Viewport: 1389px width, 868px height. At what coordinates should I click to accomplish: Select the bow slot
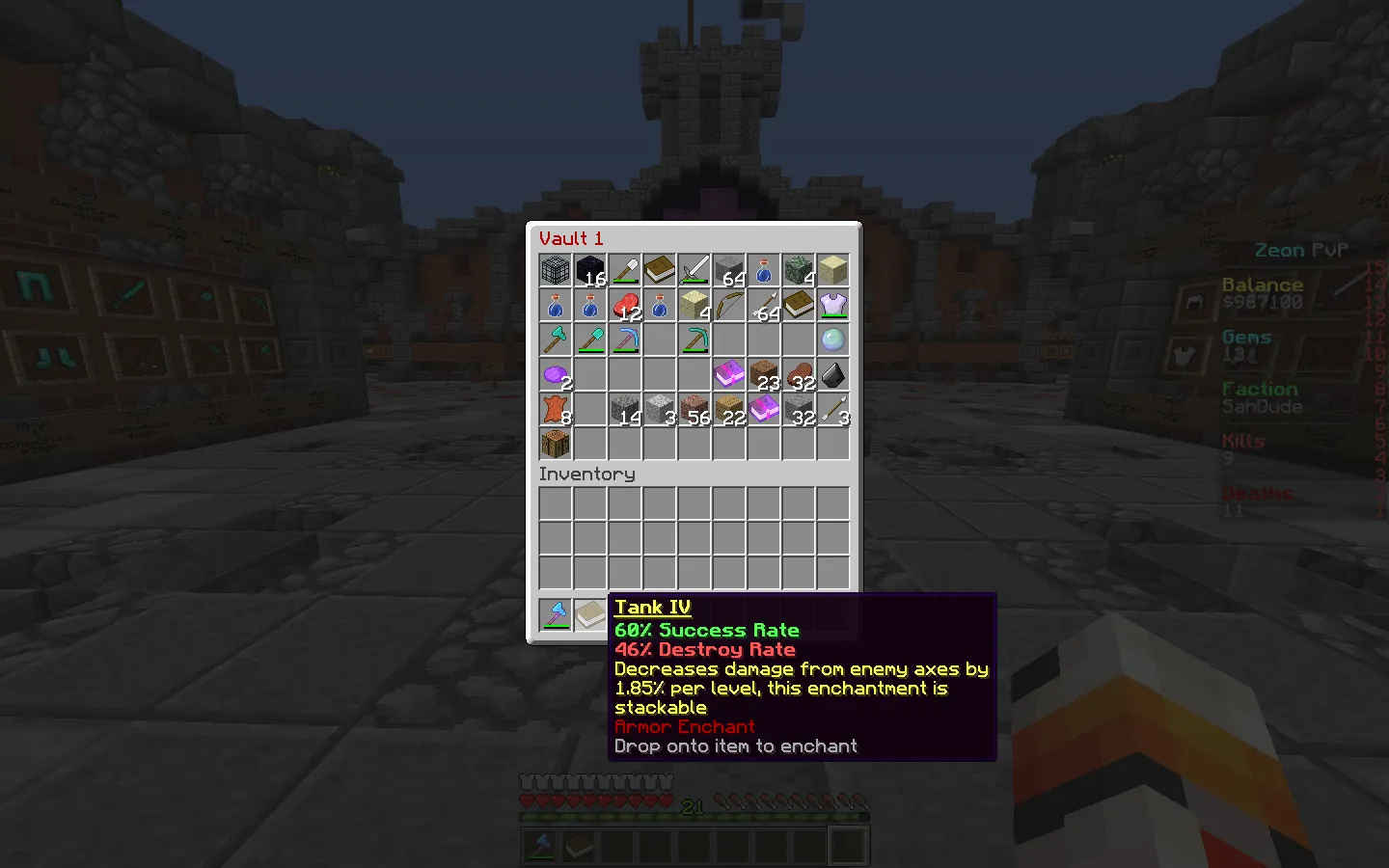point(729,306)
